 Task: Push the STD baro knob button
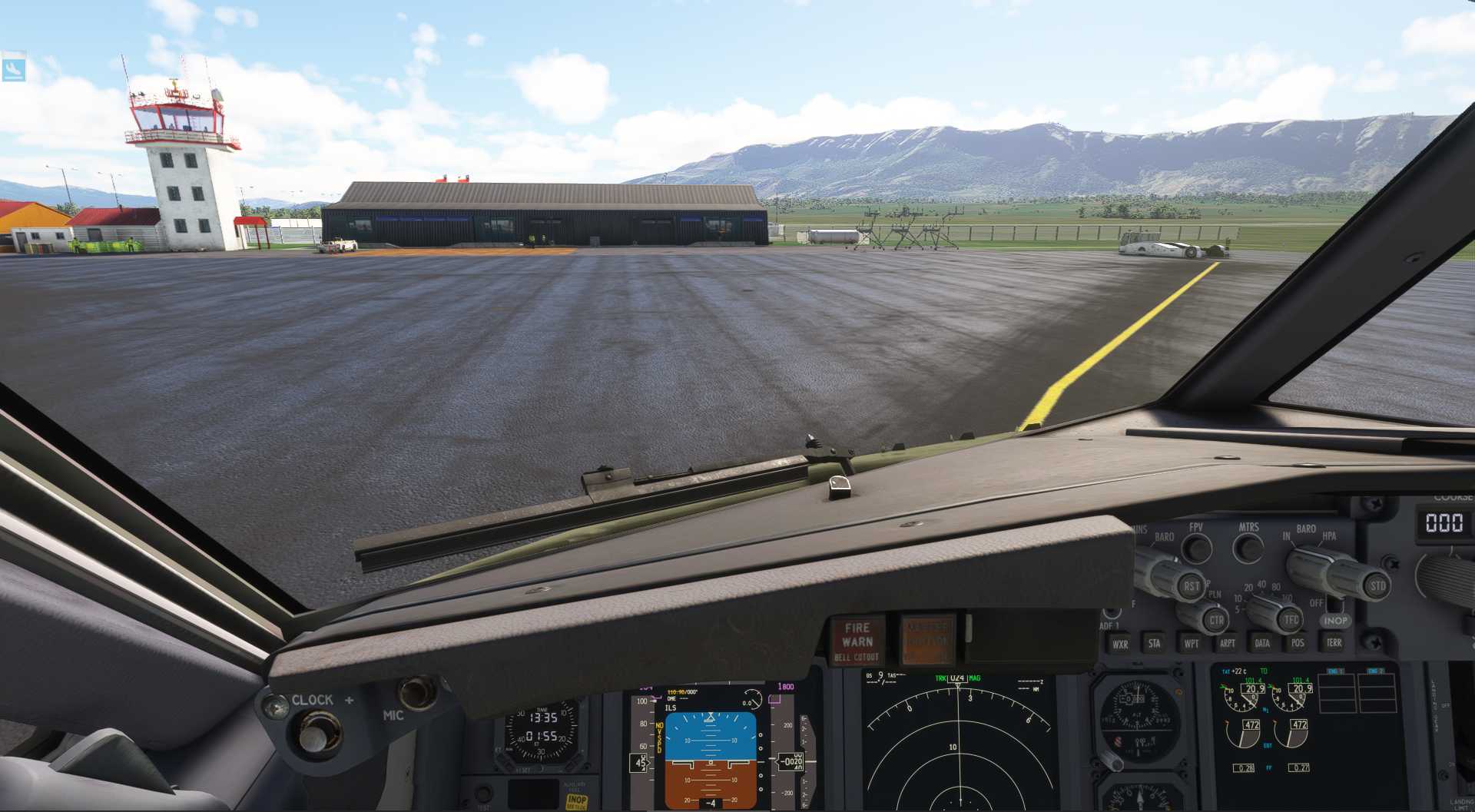[x=1377, y=586]
